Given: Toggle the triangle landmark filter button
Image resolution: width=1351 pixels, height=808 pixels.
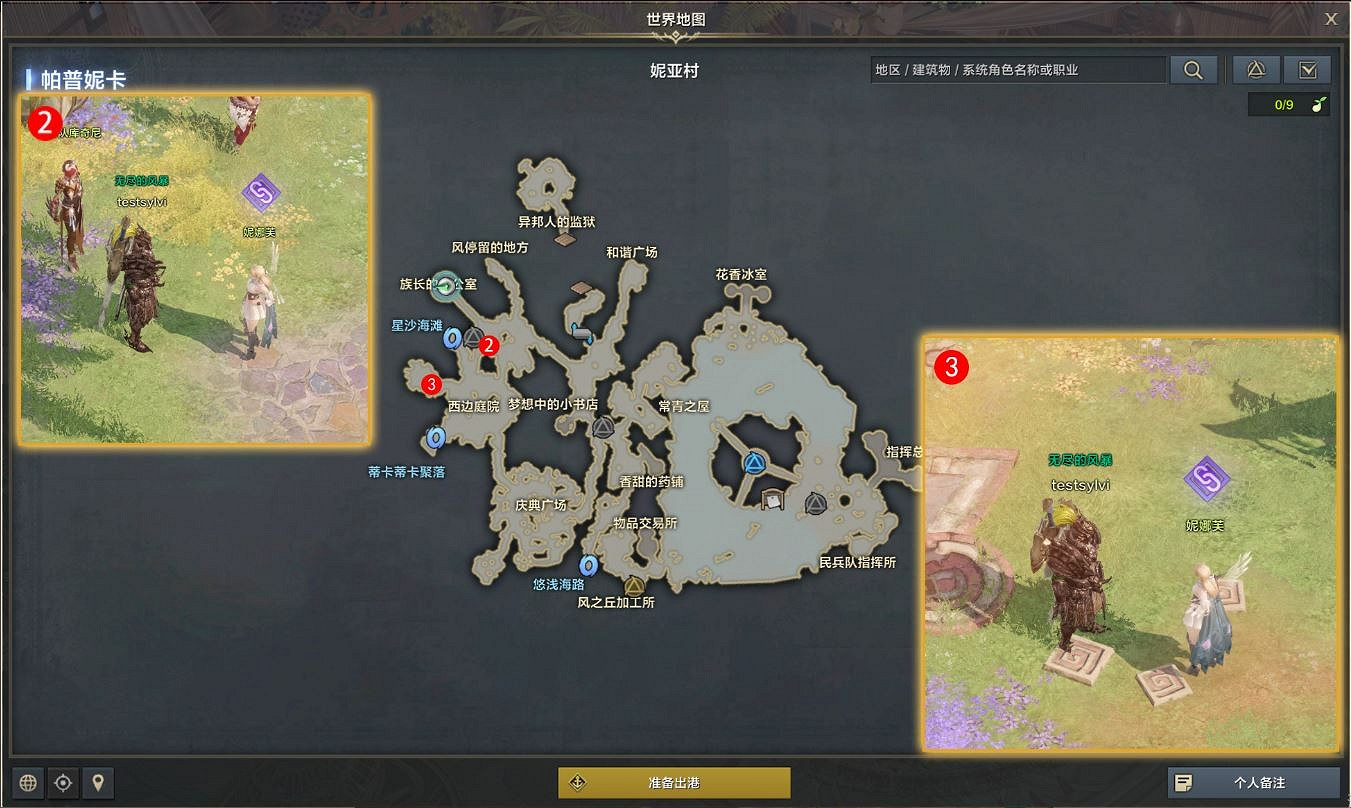Looking at the screenshot, I should (1256, 69).
